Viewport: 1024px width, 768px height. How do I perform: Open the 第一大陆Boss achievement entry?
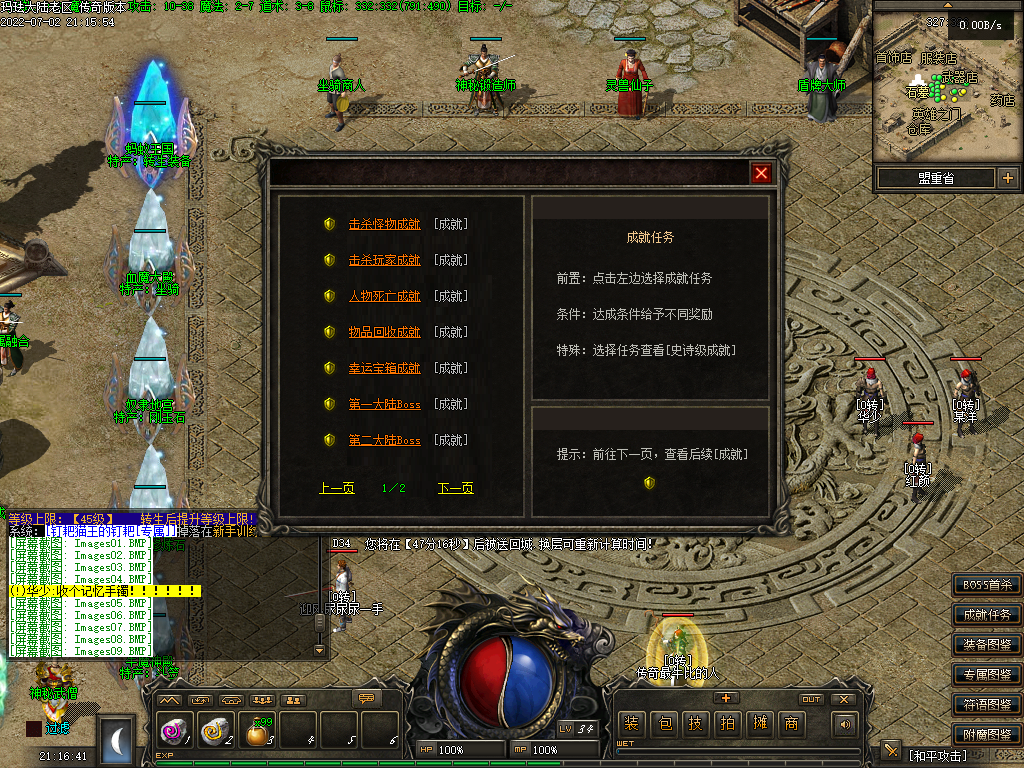[384, 404]
